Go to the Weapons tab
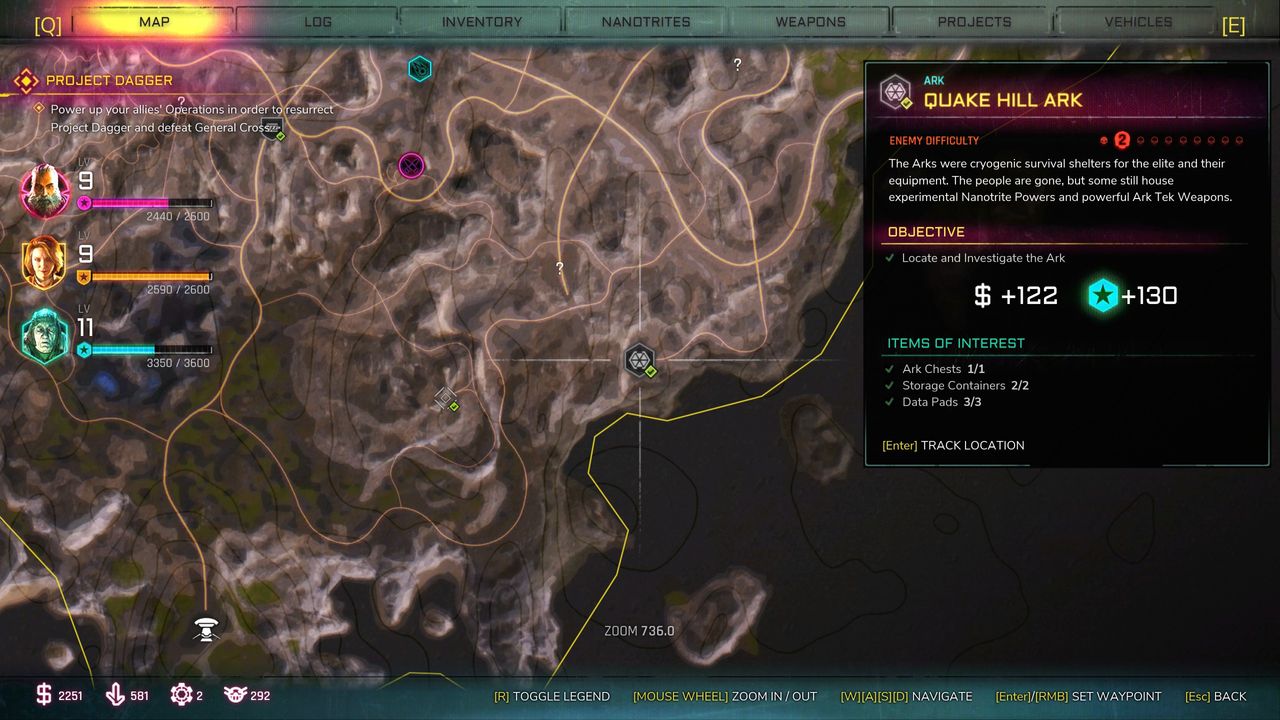The height and width of the screenshot is (720, 1280). click(810, 21)
